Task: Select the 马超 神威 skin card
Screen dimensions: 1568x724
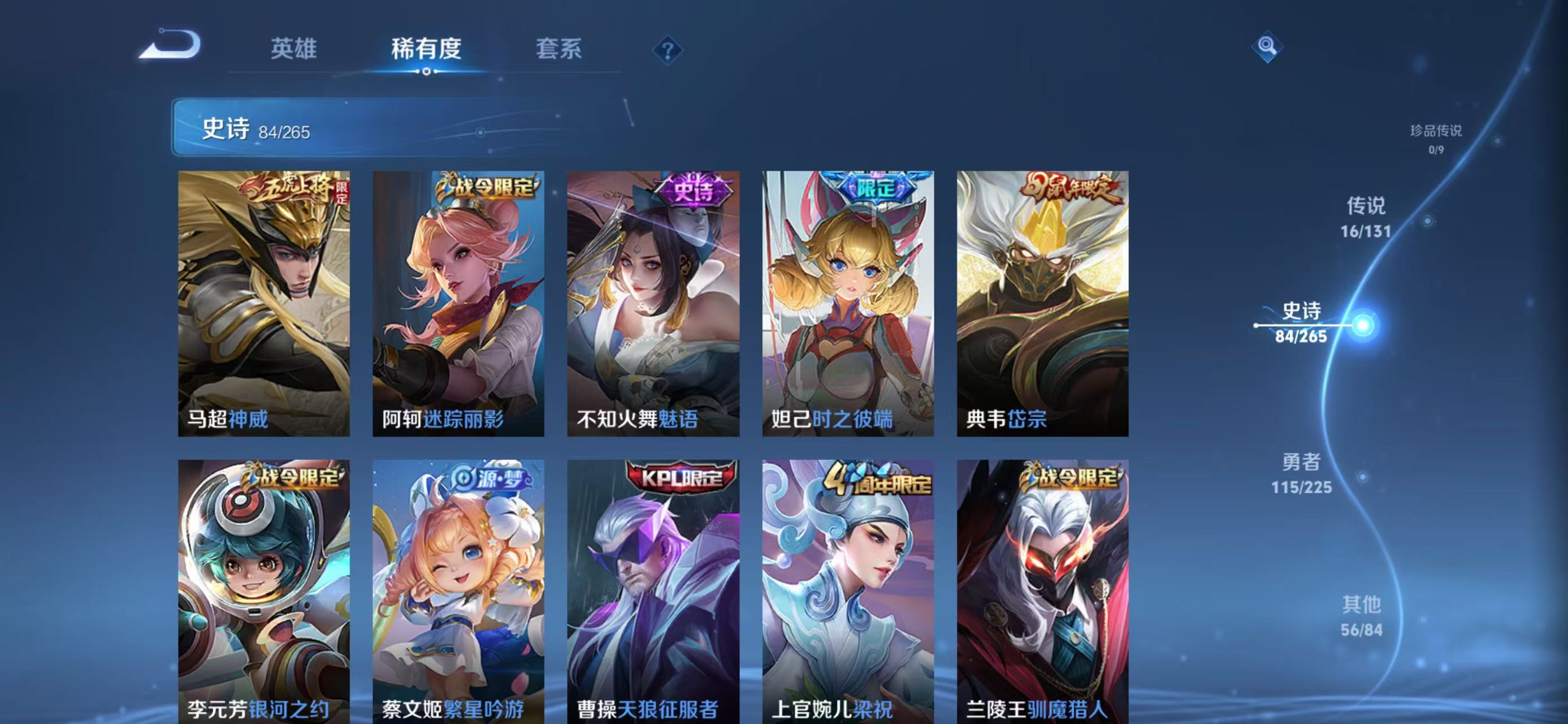Action: pos(263,303)
